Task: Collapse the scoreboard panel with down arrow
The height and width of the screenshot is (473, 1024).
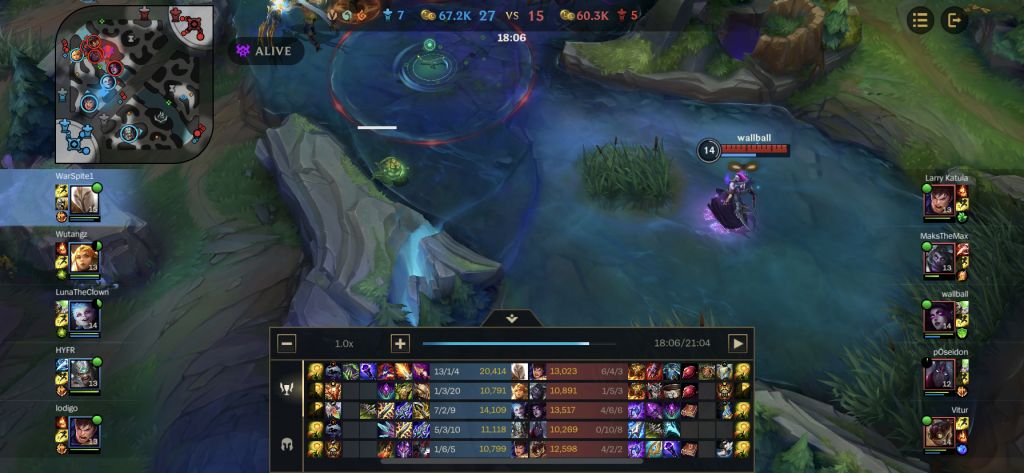Action: (x=512, y=318)
